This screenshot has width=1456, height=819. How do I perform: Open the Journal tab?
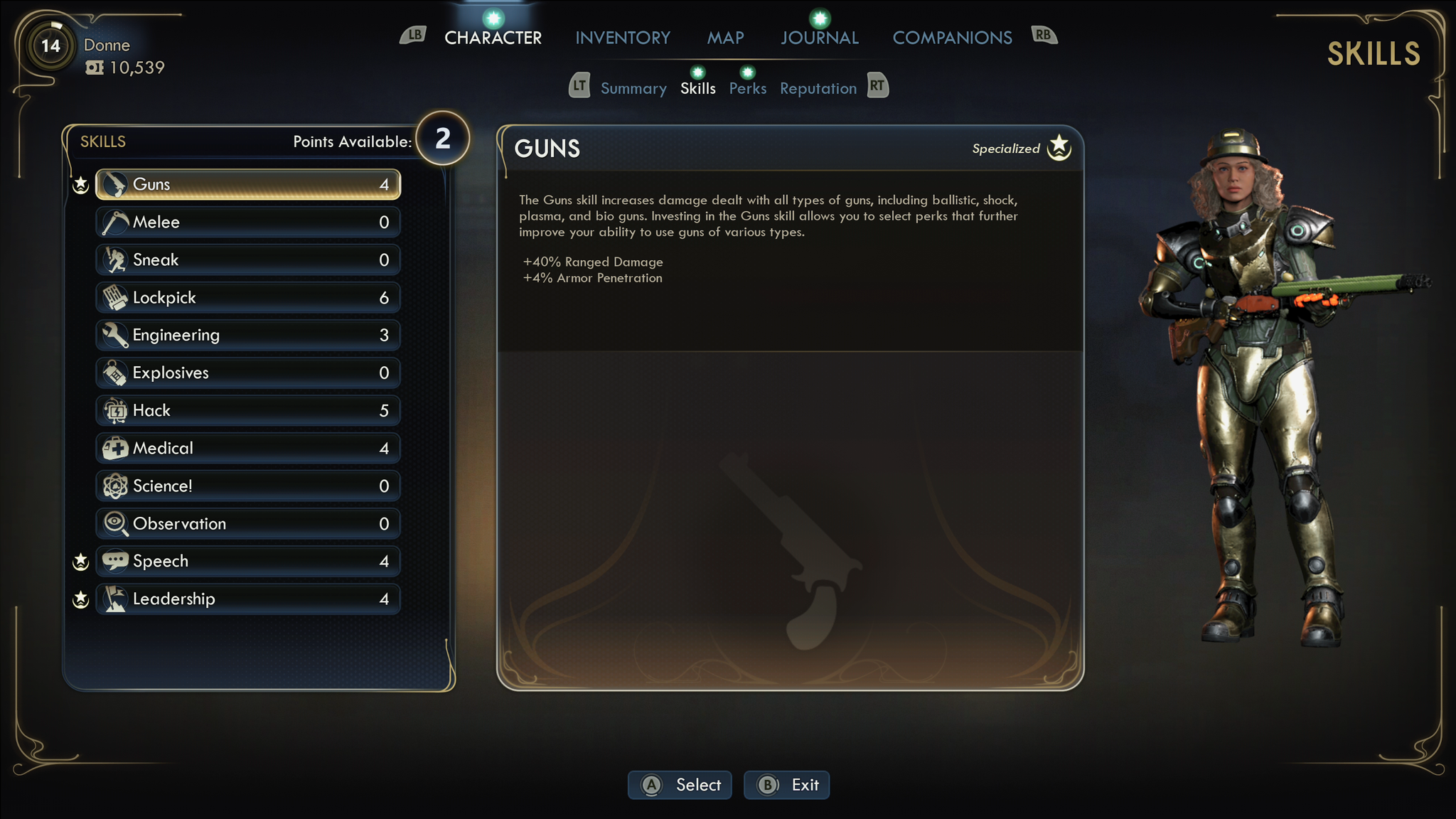pyautogui.click(x=819, y=38)
